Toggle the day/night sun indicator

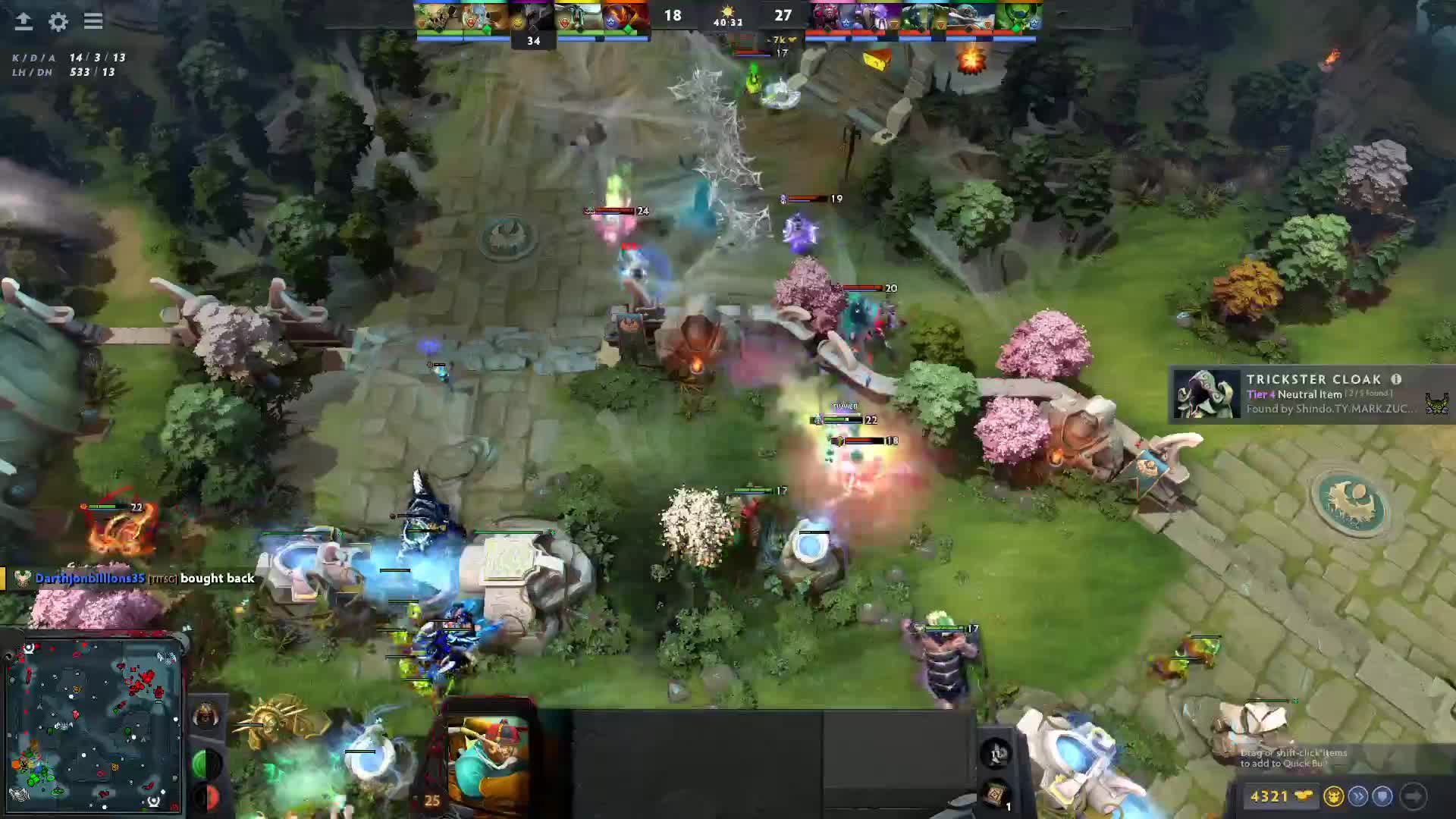click(x=726, y=11)
